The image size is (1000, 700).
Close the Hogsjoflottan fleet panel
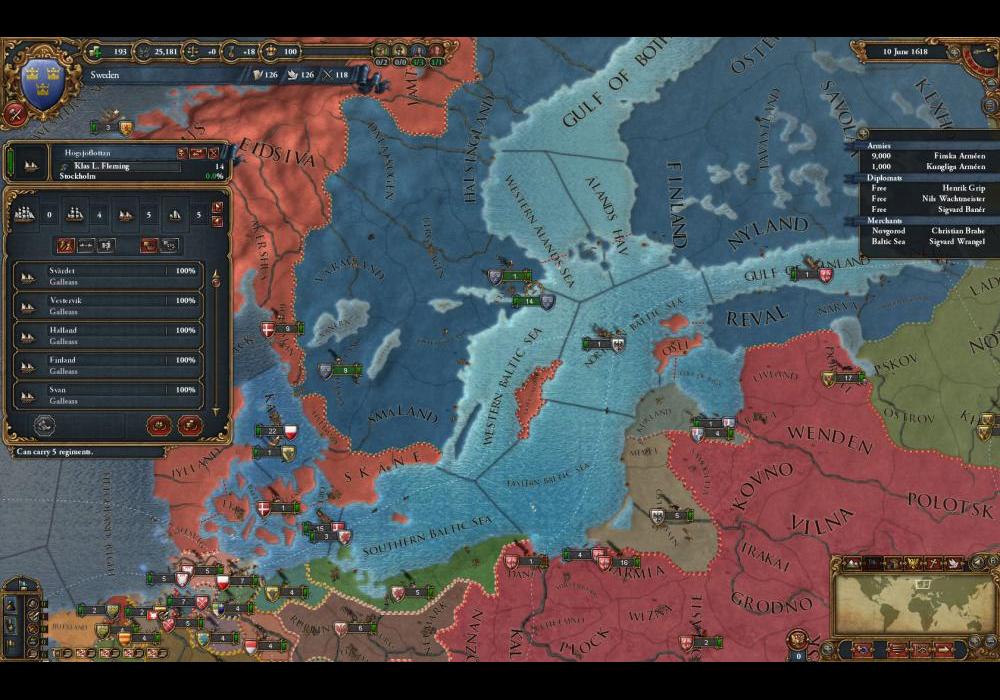point(214,152)
